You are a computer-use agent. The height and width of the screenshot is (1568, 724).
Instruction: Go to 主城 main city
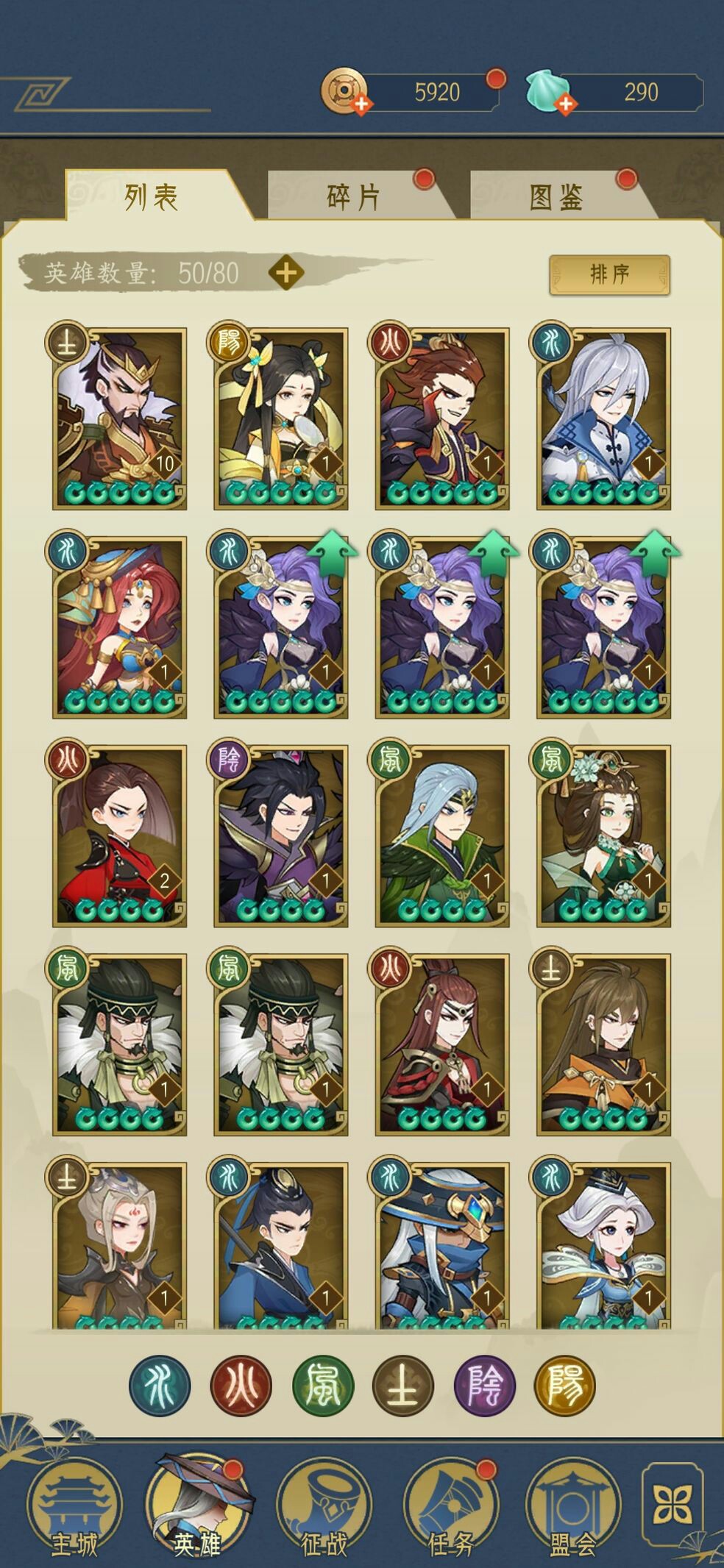[x=74, y=1508]
